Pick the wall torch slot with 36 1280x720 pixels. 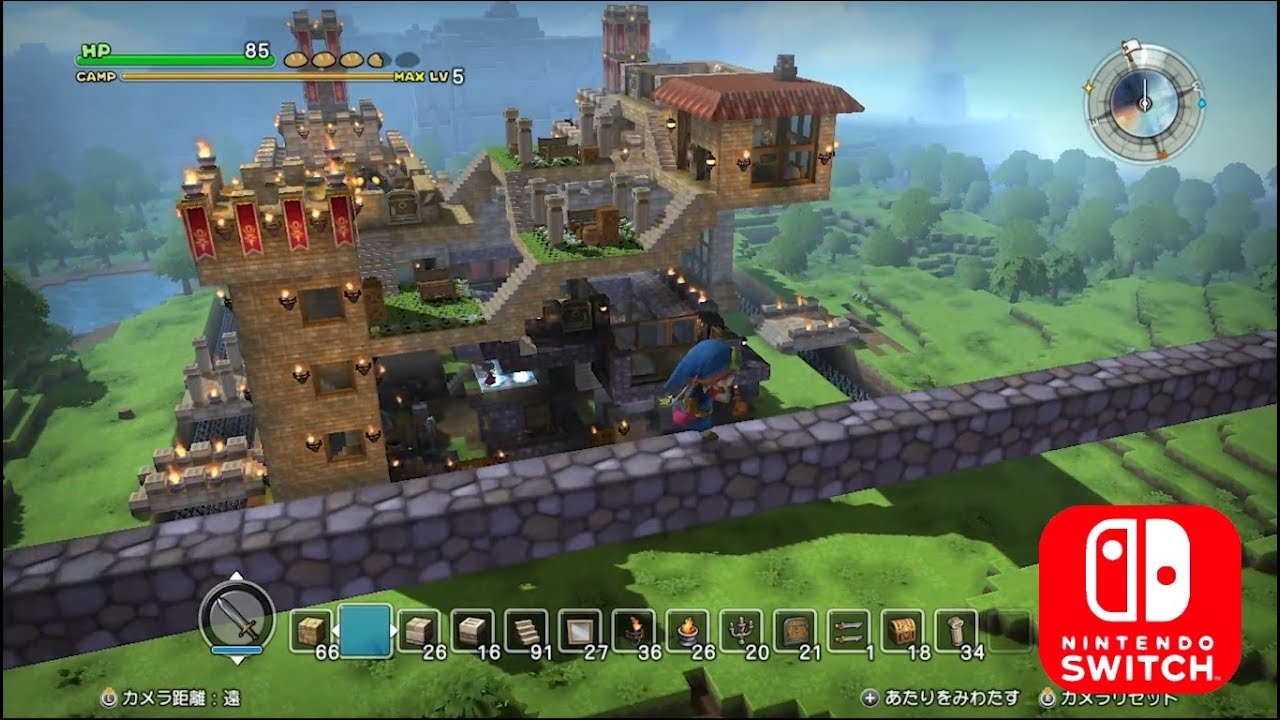coord(634,632)
